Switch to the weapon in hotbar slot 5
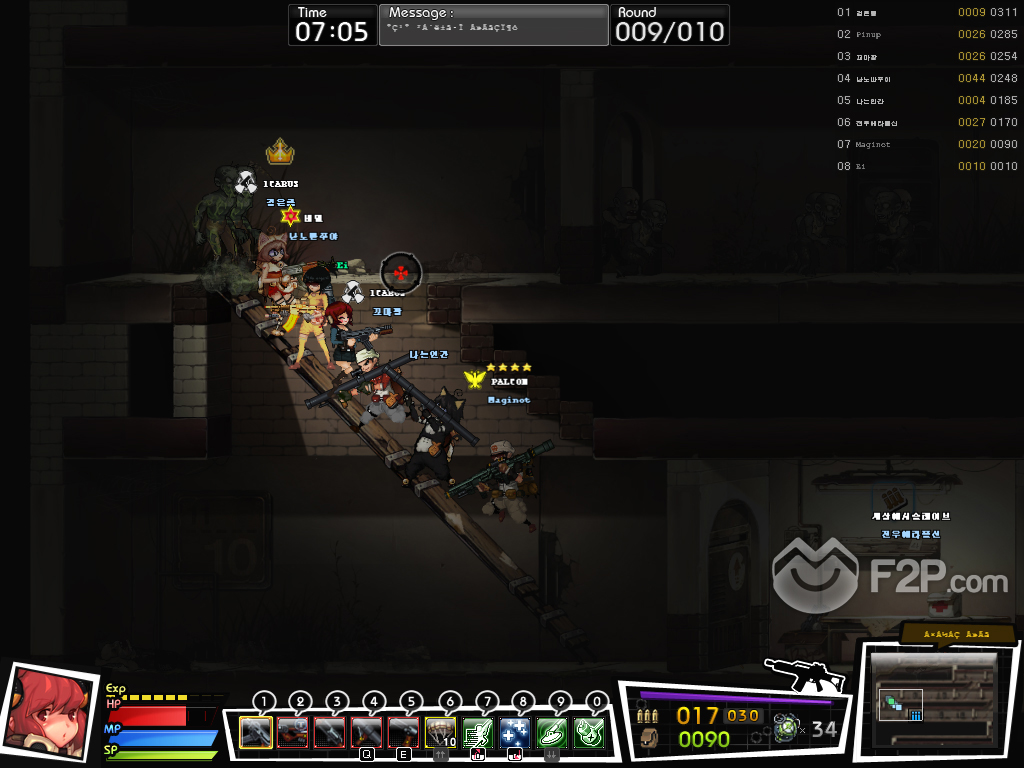This screenshot has height=768, width=1024. point(404,733)
